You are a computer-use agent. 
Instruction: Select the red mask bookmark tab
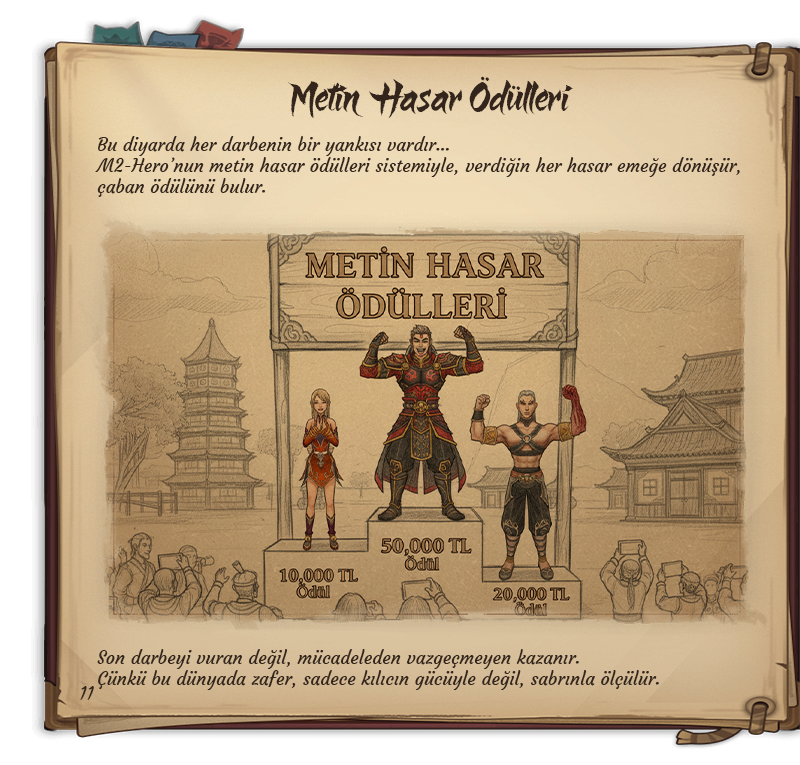click(218, 36)
